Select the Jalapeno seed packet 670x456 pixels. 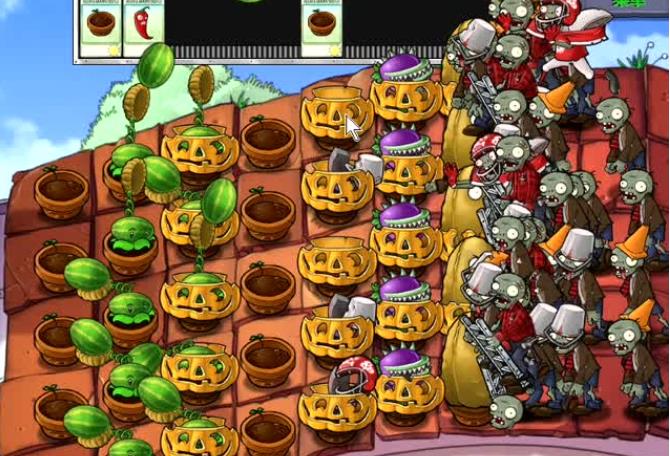click(x=142, y=30)
